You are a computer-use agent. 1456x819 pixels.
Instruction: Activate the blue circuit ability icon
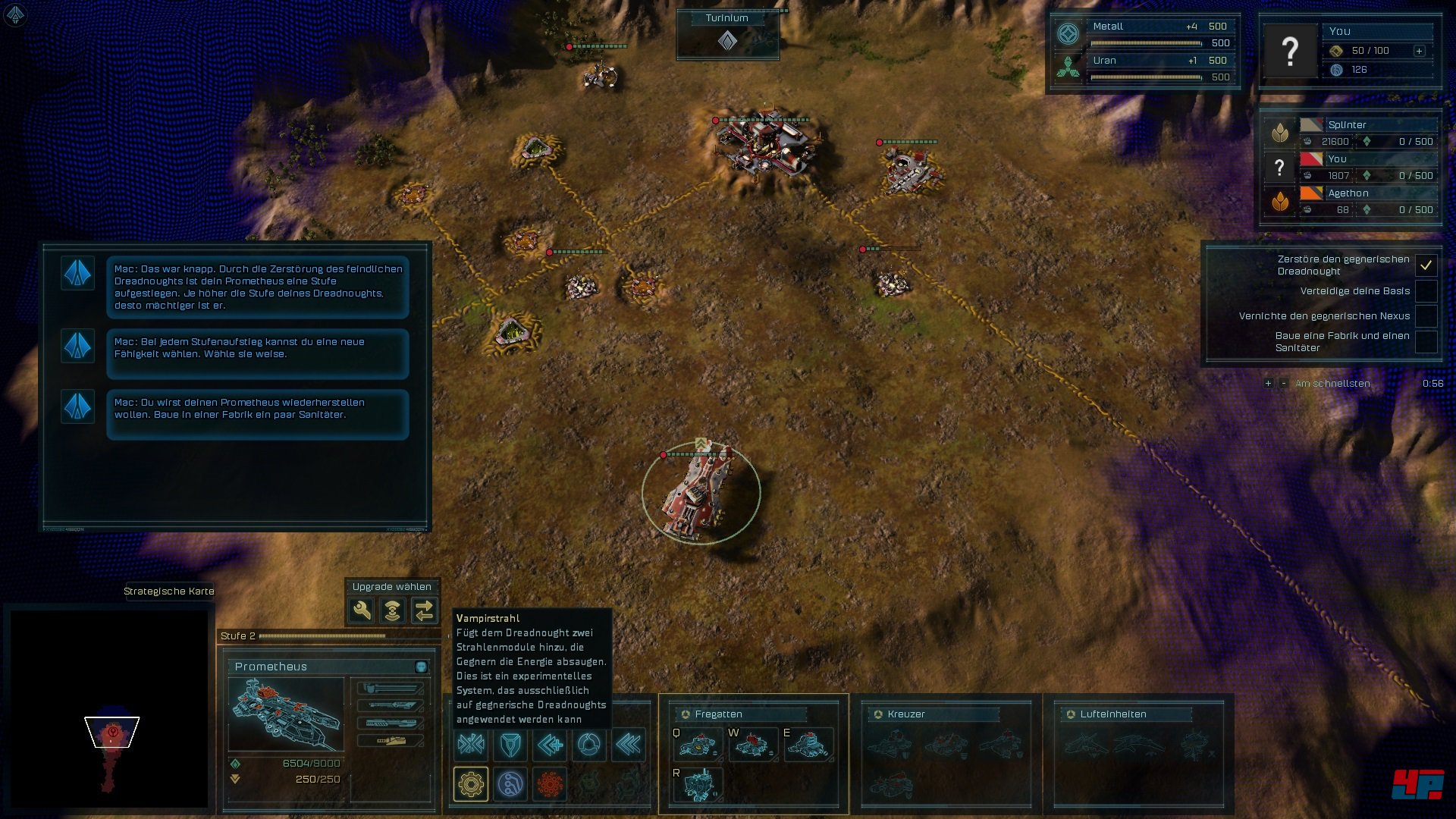click(510, 783)
